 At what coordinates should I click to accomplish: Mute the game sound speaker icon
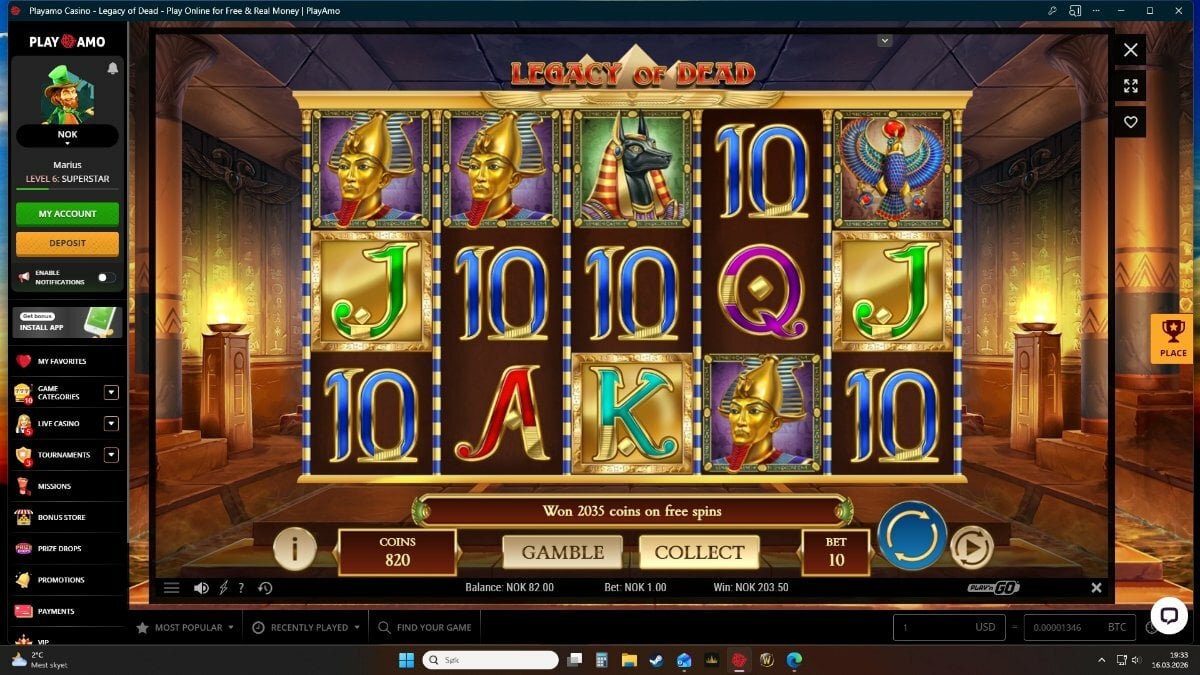(x=201, y=588)
